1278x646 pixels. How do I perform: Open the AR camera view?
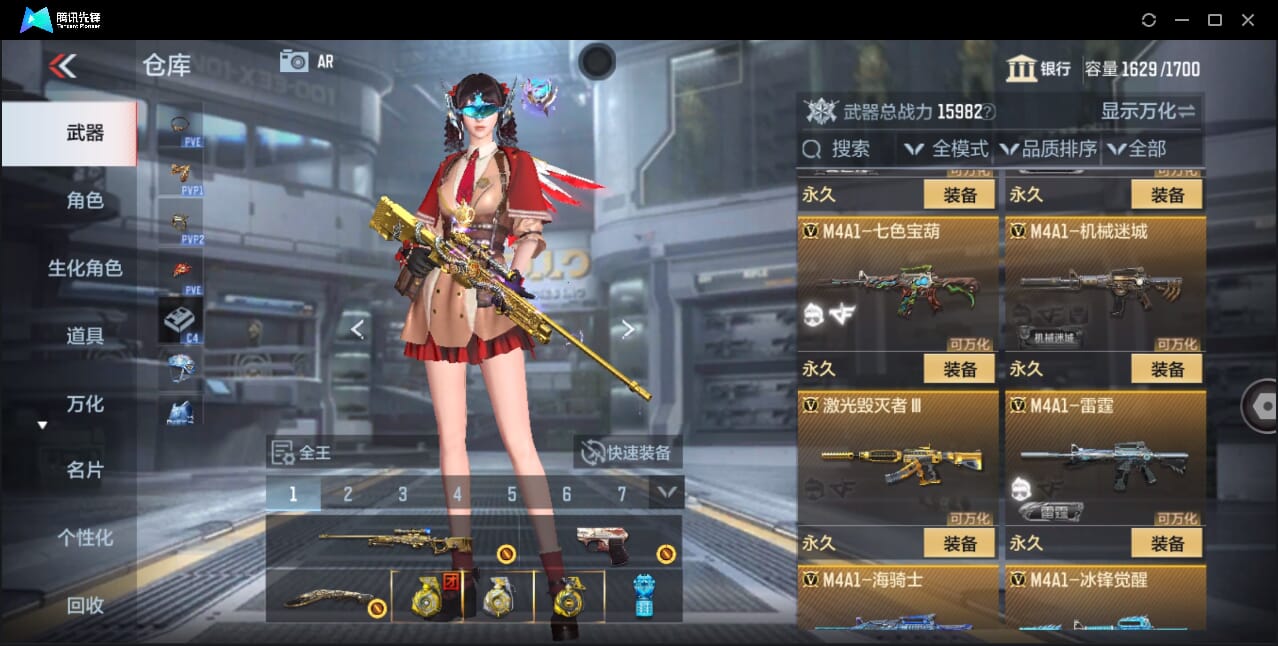[305, 61]
